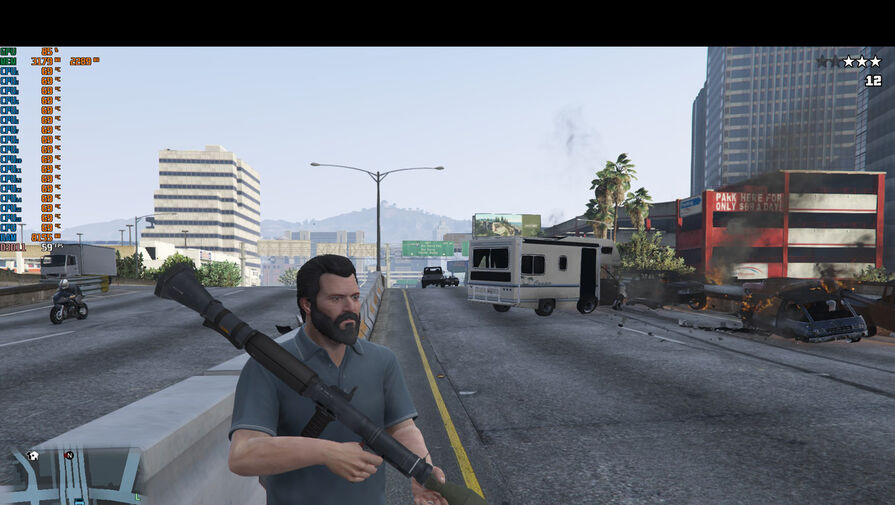Click the minimap in the corner
This screenshot has height=505, width=895.
point(75,475)
